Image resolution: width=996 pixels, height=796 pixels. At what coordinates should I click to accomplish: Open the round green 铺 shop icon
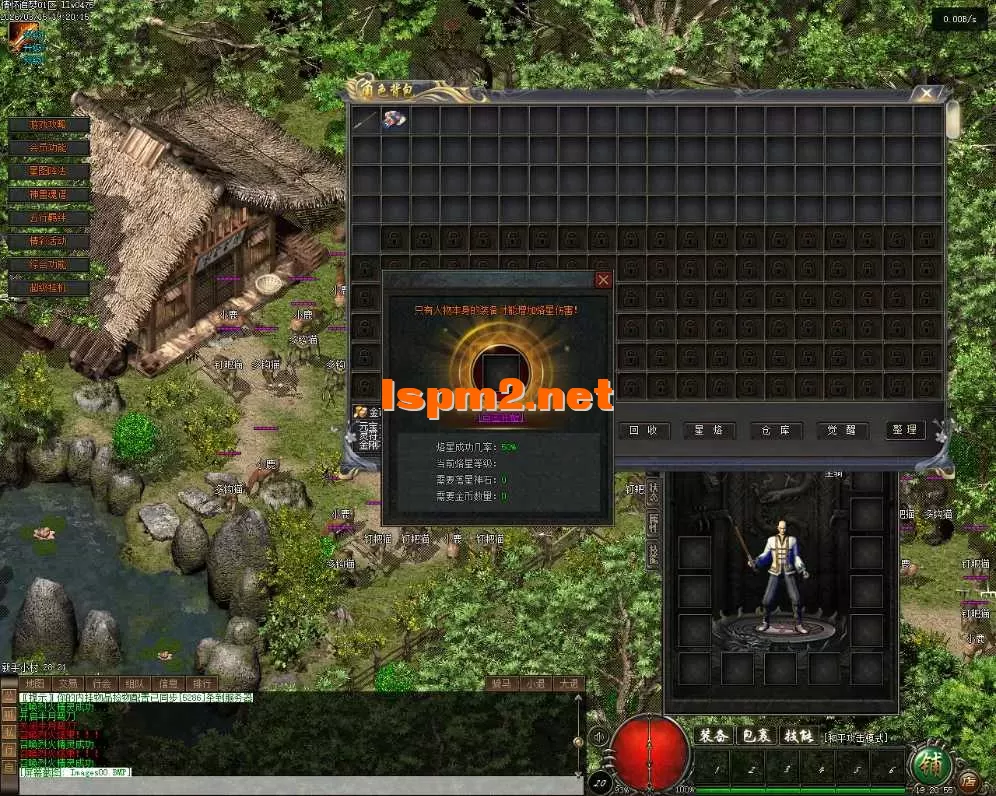tap(929, 768)
